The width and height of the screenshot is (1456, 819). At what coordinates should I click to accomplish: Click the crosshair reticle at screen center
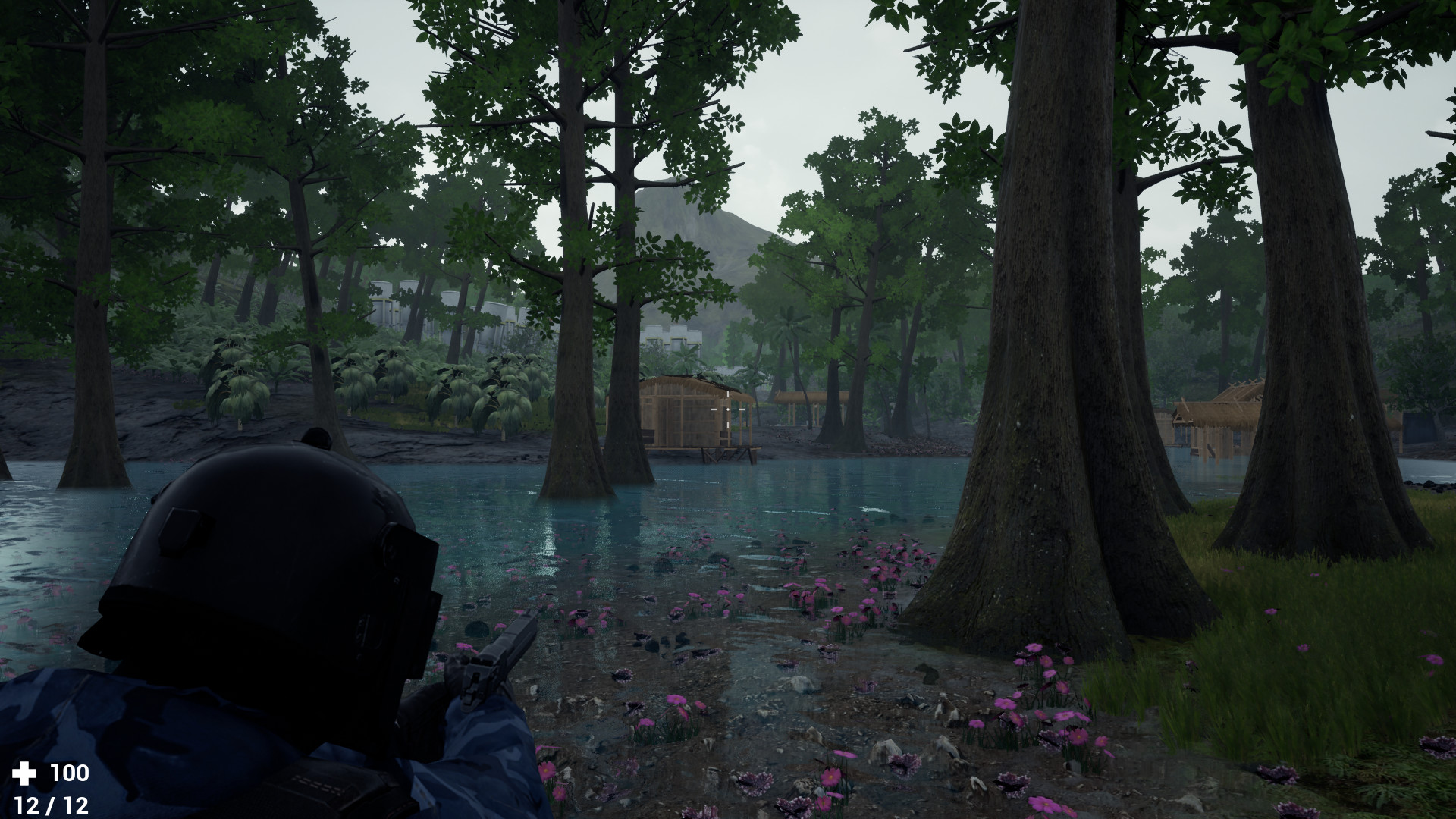tap(728, 409)
